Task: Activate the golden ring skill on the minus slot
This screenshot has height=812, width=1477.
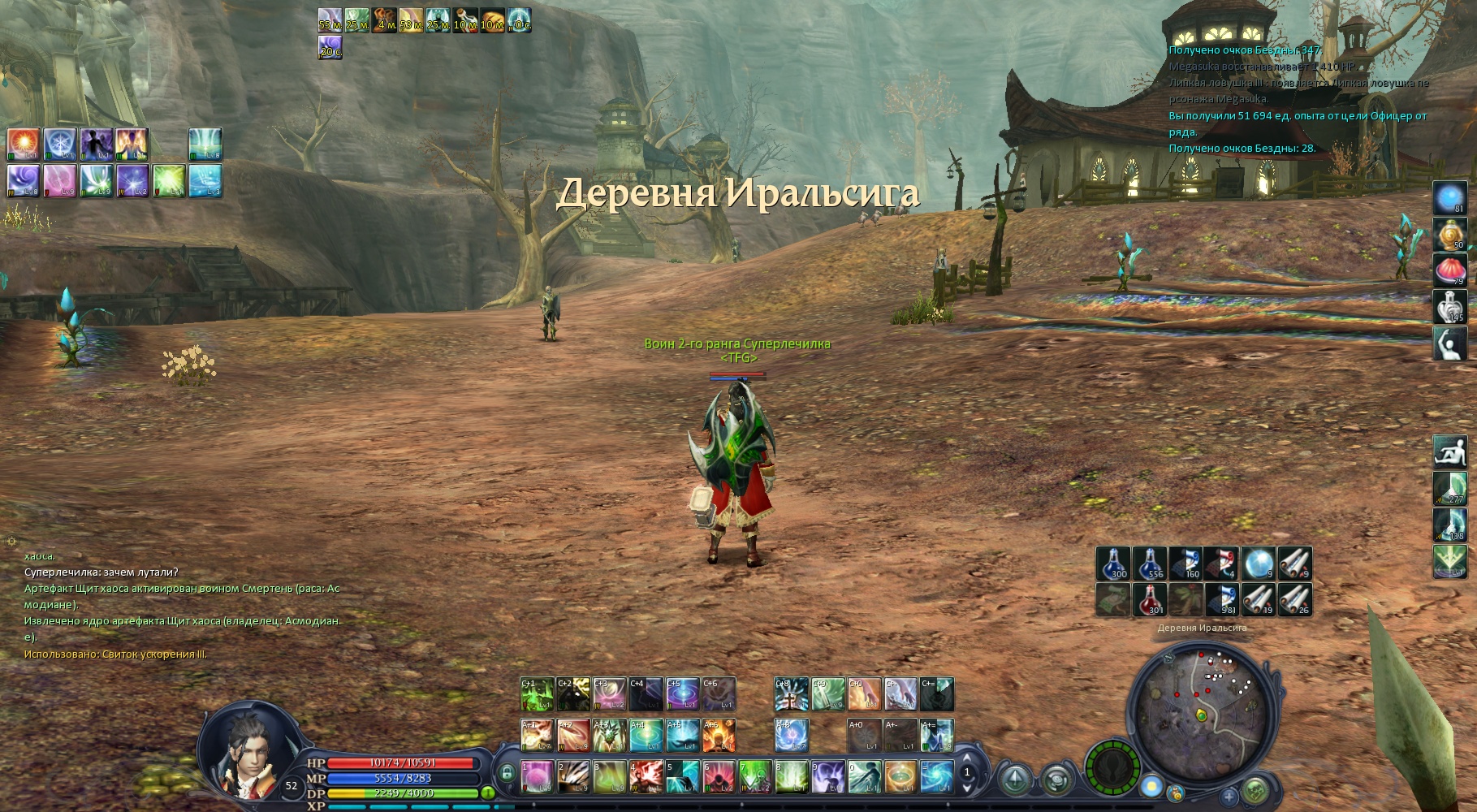Action: tap(900, 776)
